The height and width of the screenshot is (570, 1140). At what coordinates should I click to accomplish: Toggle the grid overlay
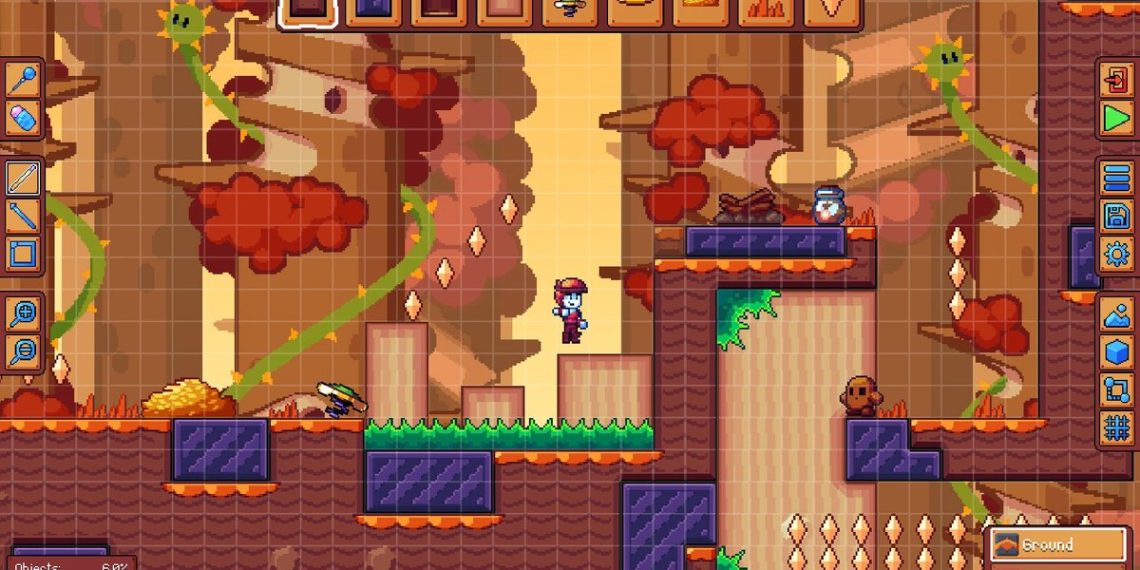pos(1116,428)
